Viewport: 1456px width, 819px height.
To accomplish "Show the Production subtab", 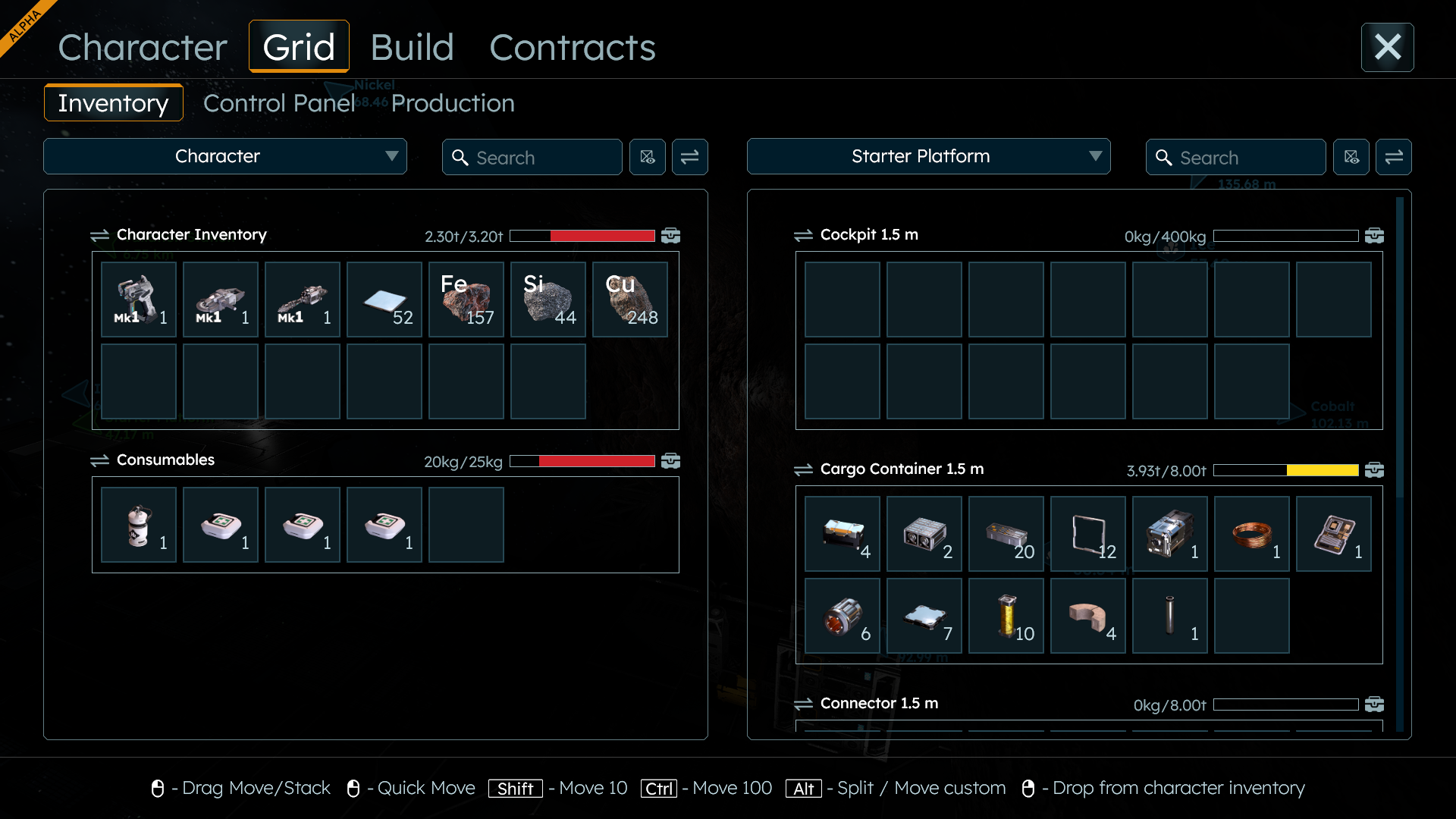I will (453, 103).
